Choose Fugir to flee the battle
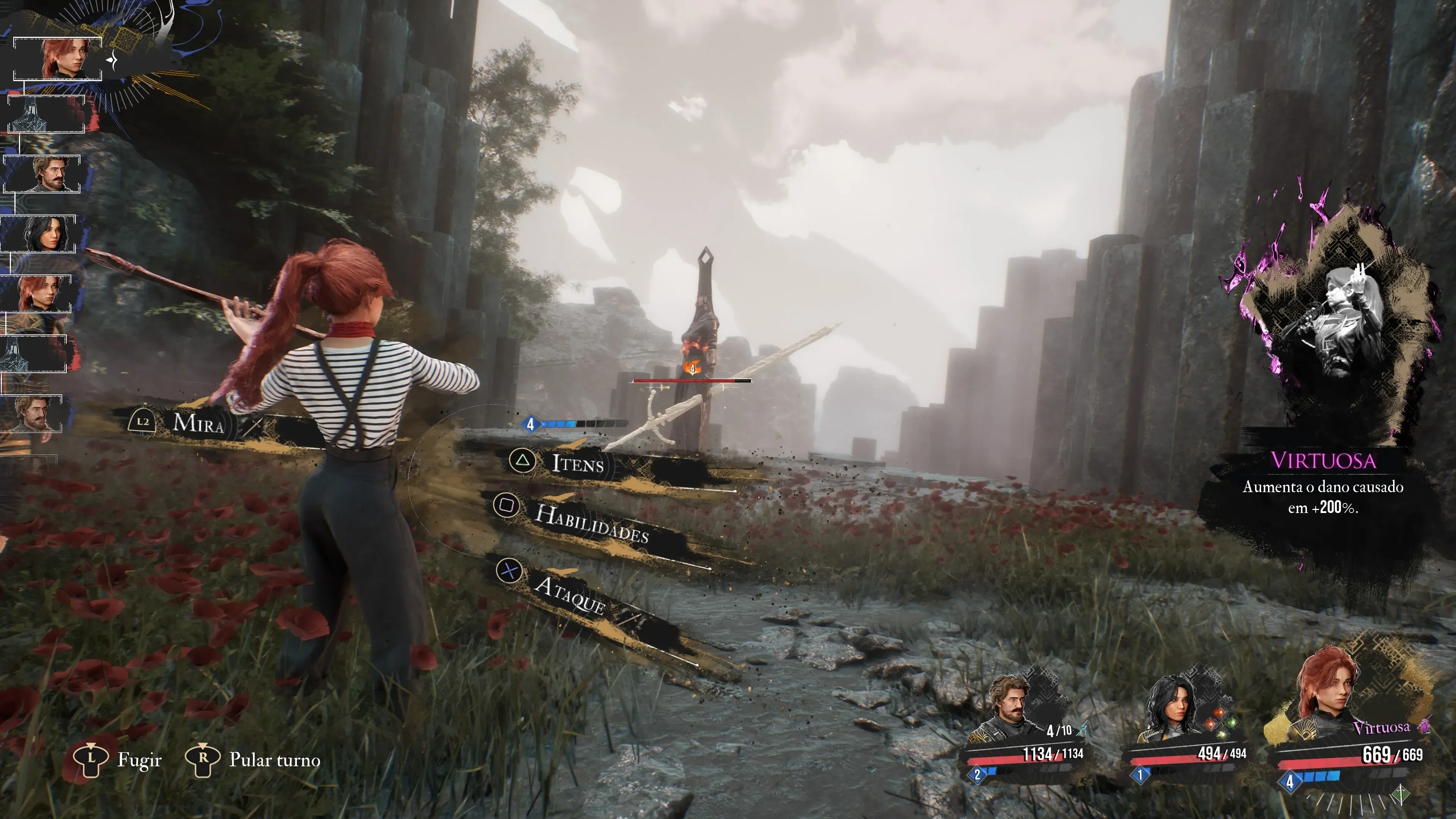Image resolution: width=1456 pixels, height=819 pixels. pos(138,759)
